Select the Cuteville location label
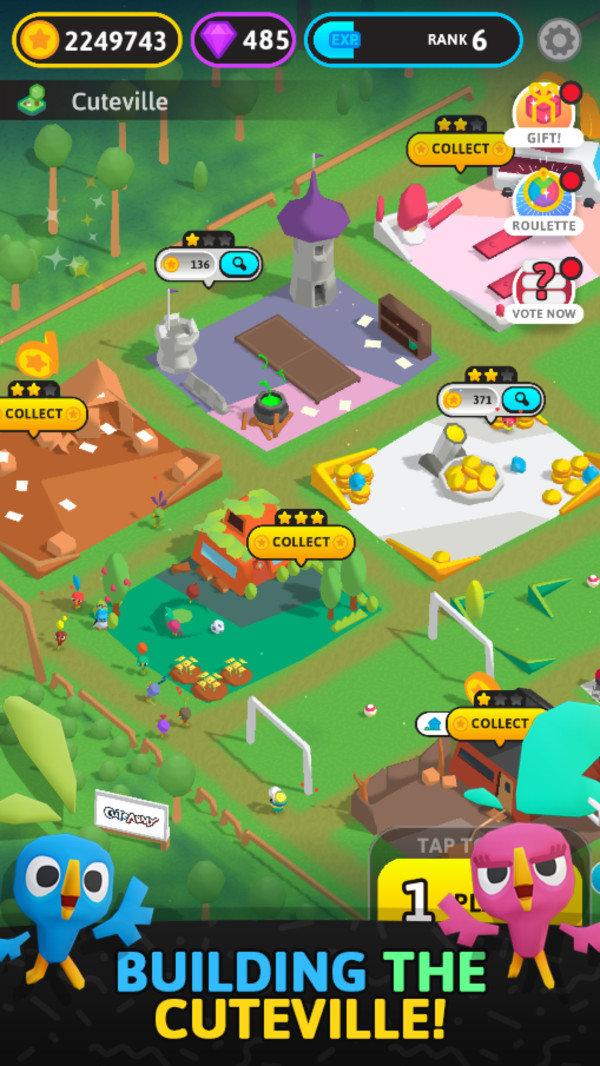This screenshot has height=1066, width=600. click(118, 101)
